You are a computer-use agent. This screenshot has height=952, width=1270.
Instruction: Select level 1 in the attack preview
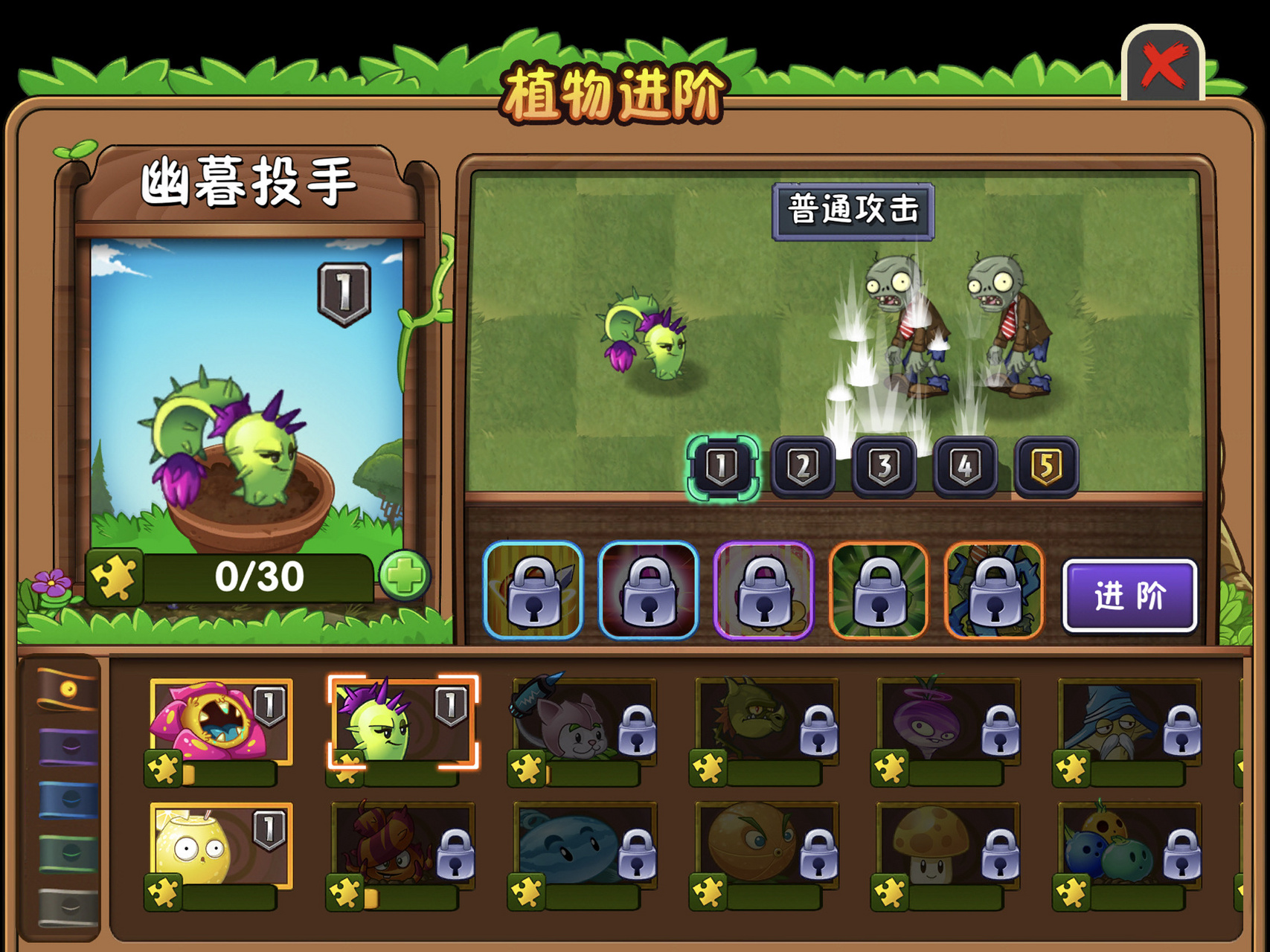coord(721,465)
